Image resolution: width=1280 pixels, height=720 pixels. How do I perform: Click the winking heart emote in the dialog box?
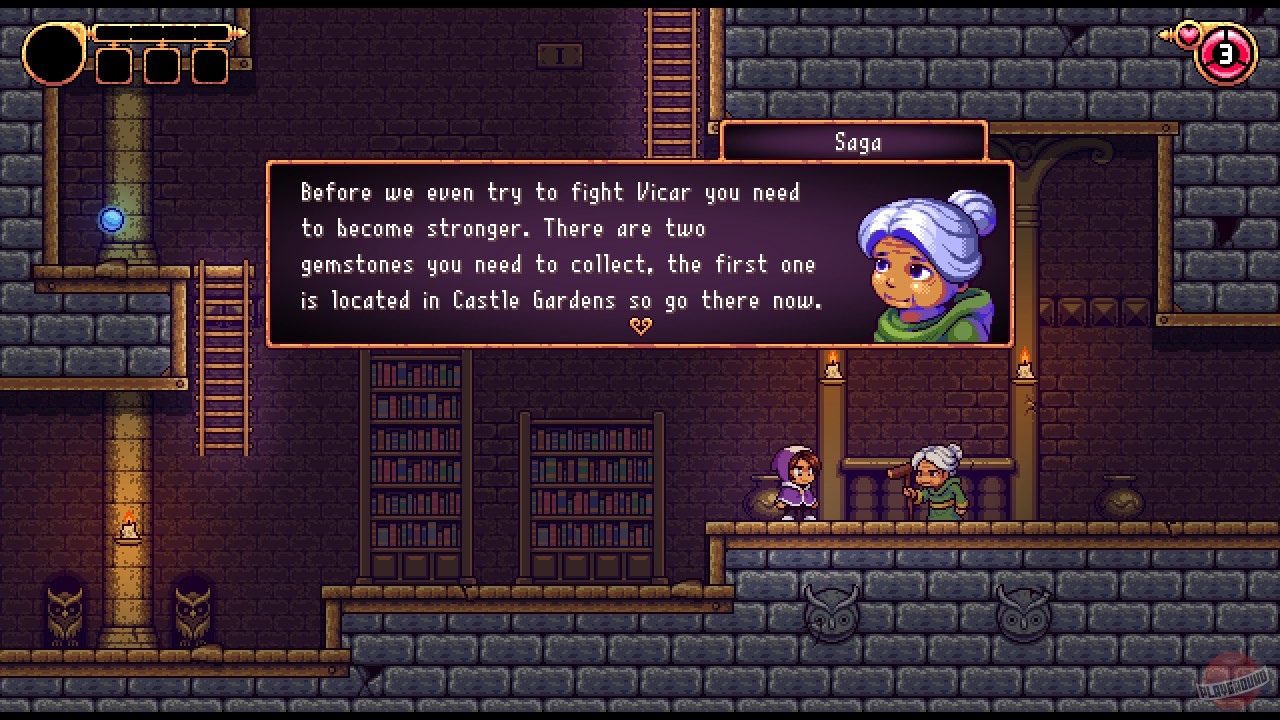(641, 325)
